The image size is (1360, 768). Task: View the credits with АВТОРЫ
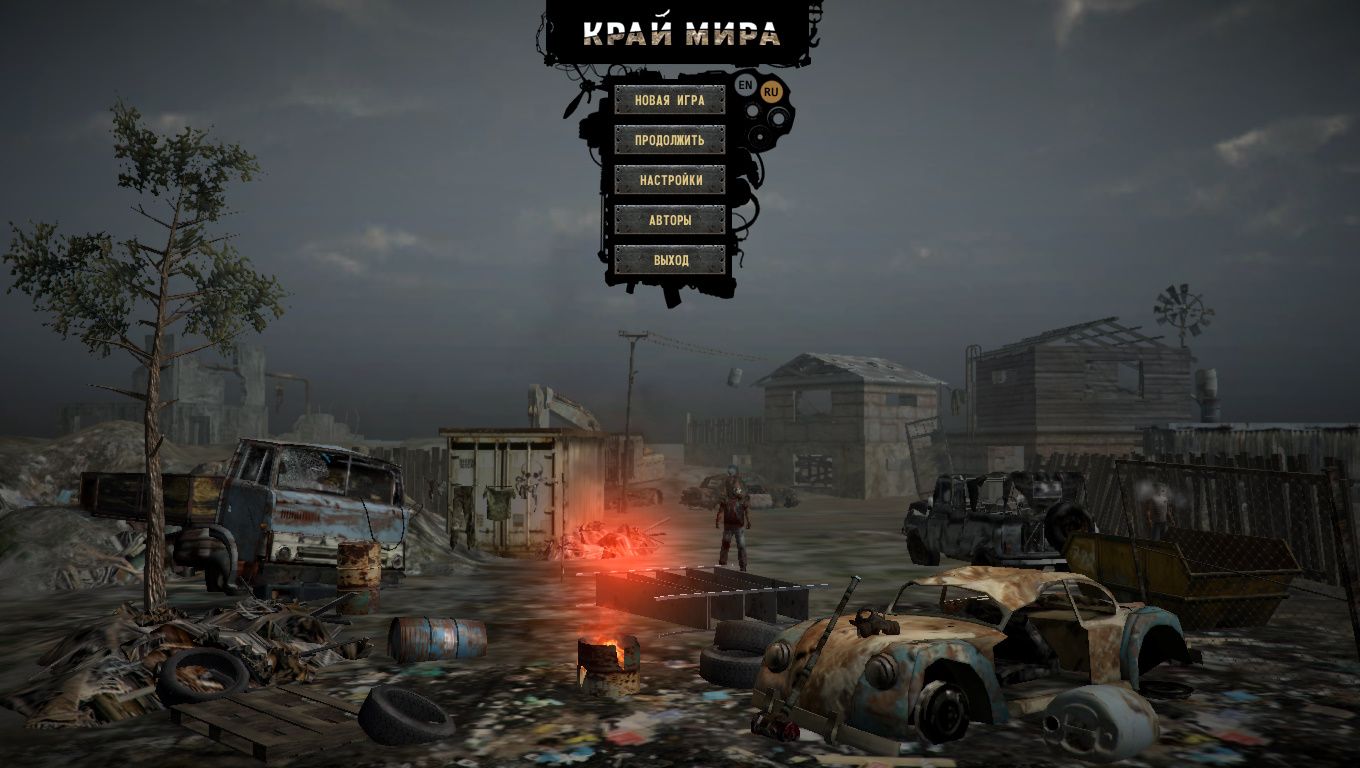click(670, 220)
